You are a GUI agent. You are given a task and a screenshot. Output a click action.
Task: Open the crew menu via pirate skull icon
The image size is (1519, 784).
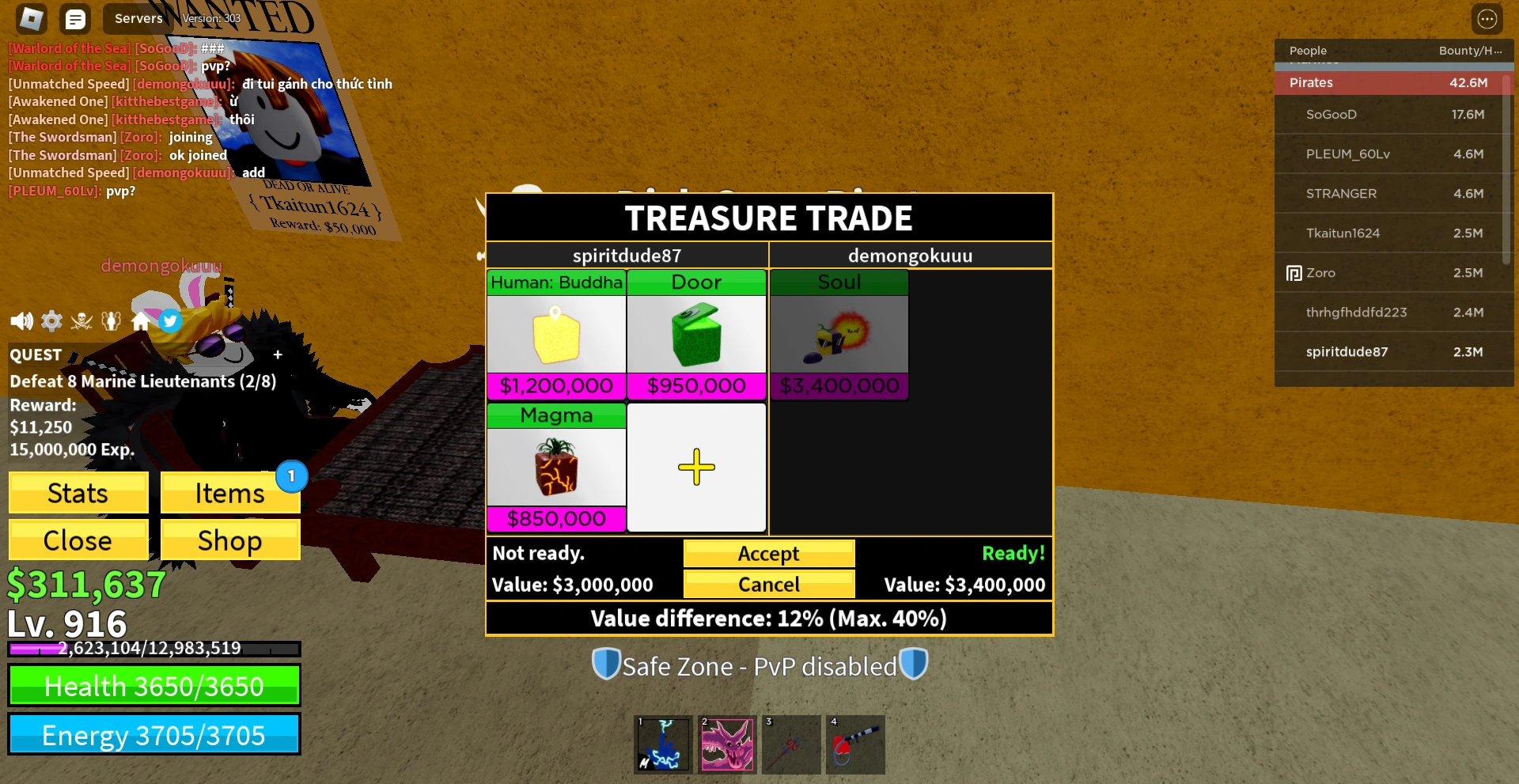[x=81, y=320]
